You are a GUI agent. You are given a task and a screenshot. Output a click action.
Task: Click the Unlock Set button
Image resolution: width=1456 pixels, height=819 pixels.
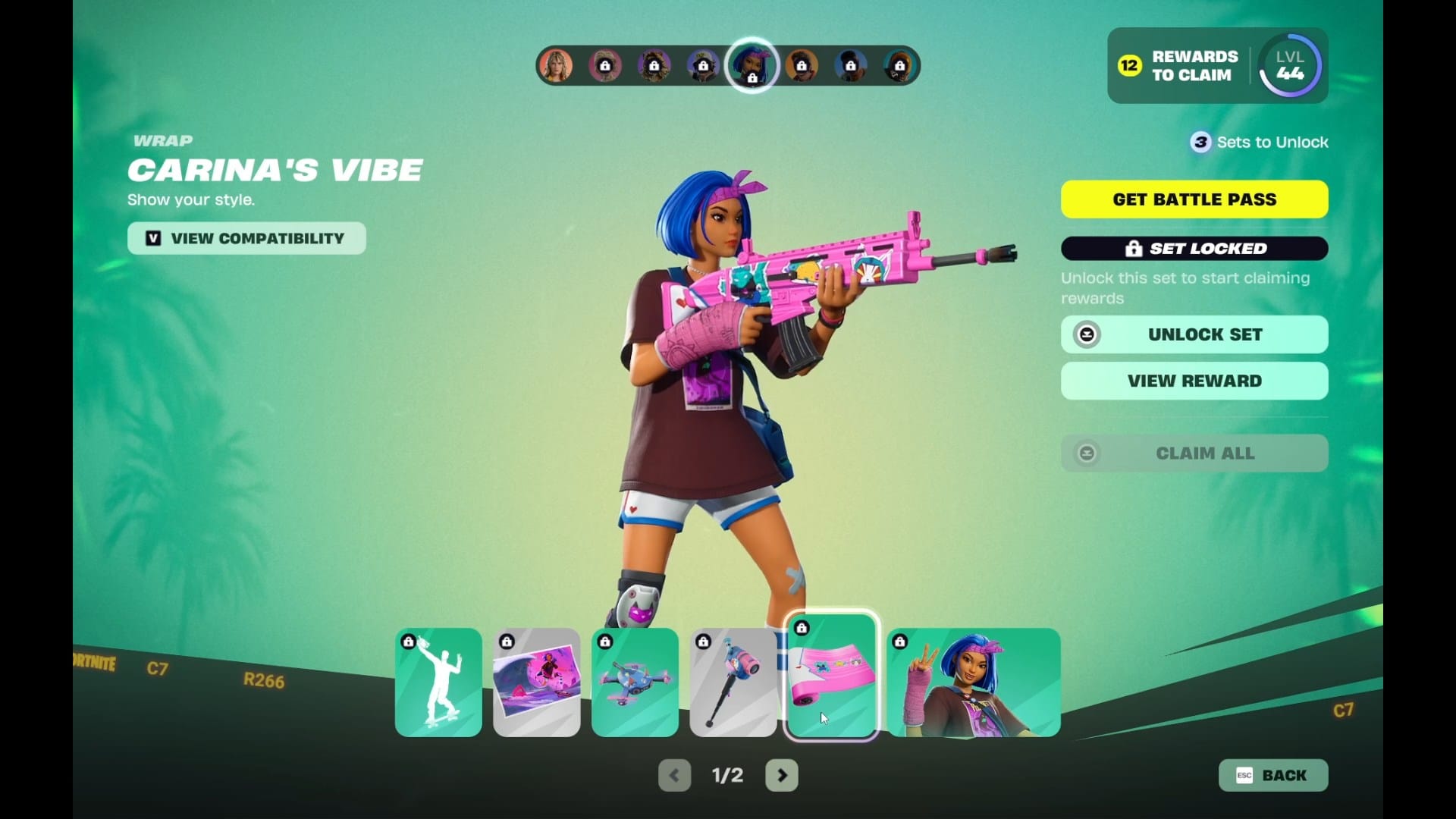(x=1194, y=334)
